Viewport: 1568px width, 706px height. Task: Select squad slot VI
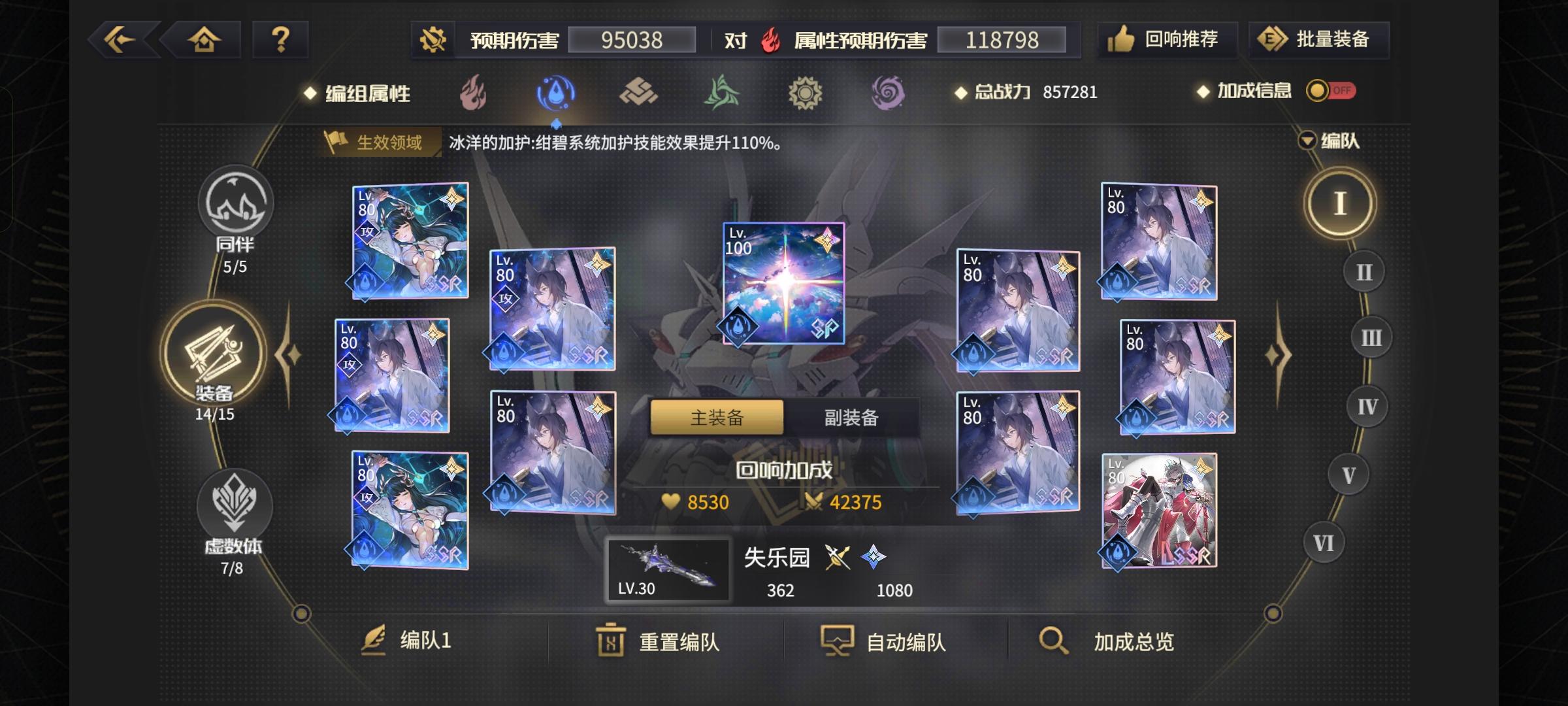click(x=1323, y=541)
